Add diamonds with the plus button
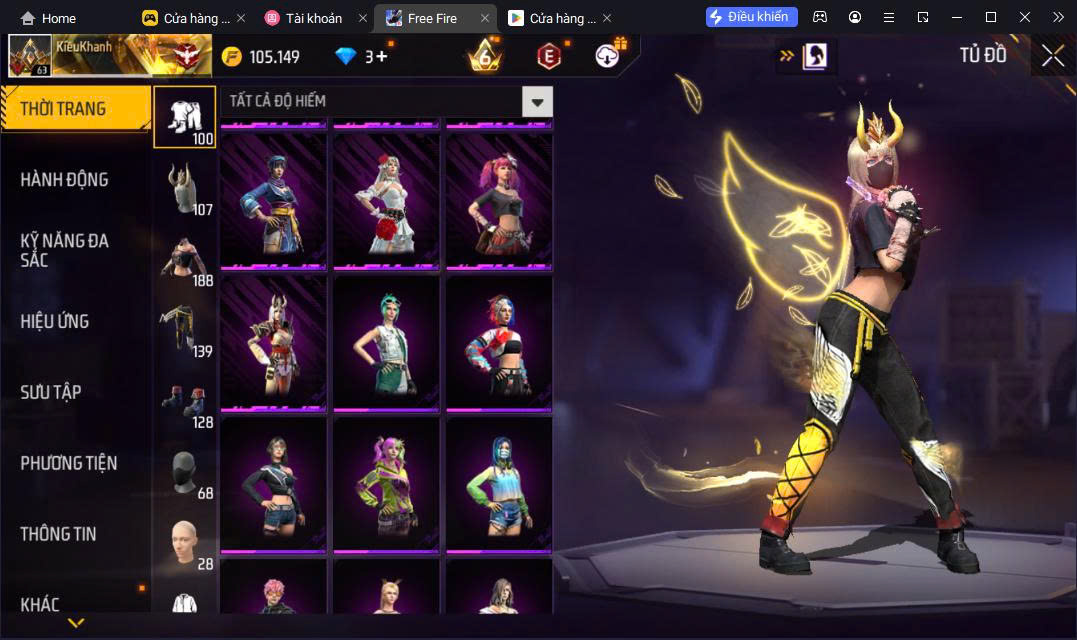 [x=381, y=56]
